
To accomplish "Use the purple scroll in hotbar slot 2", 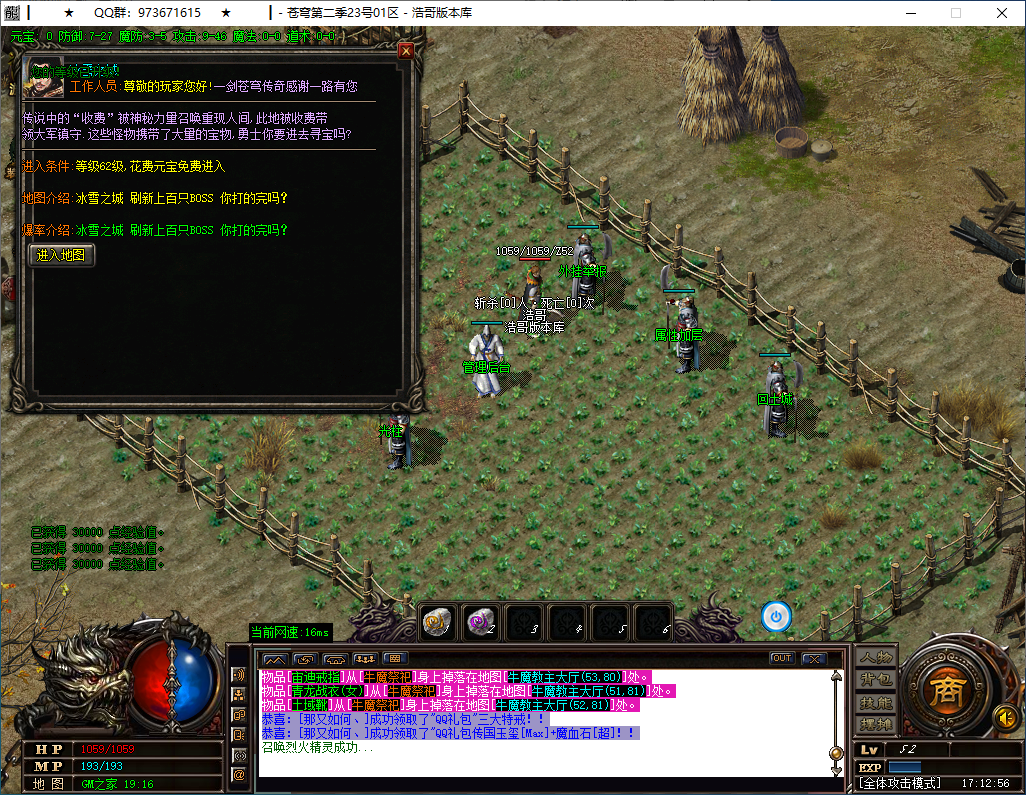I will [481, 621].
